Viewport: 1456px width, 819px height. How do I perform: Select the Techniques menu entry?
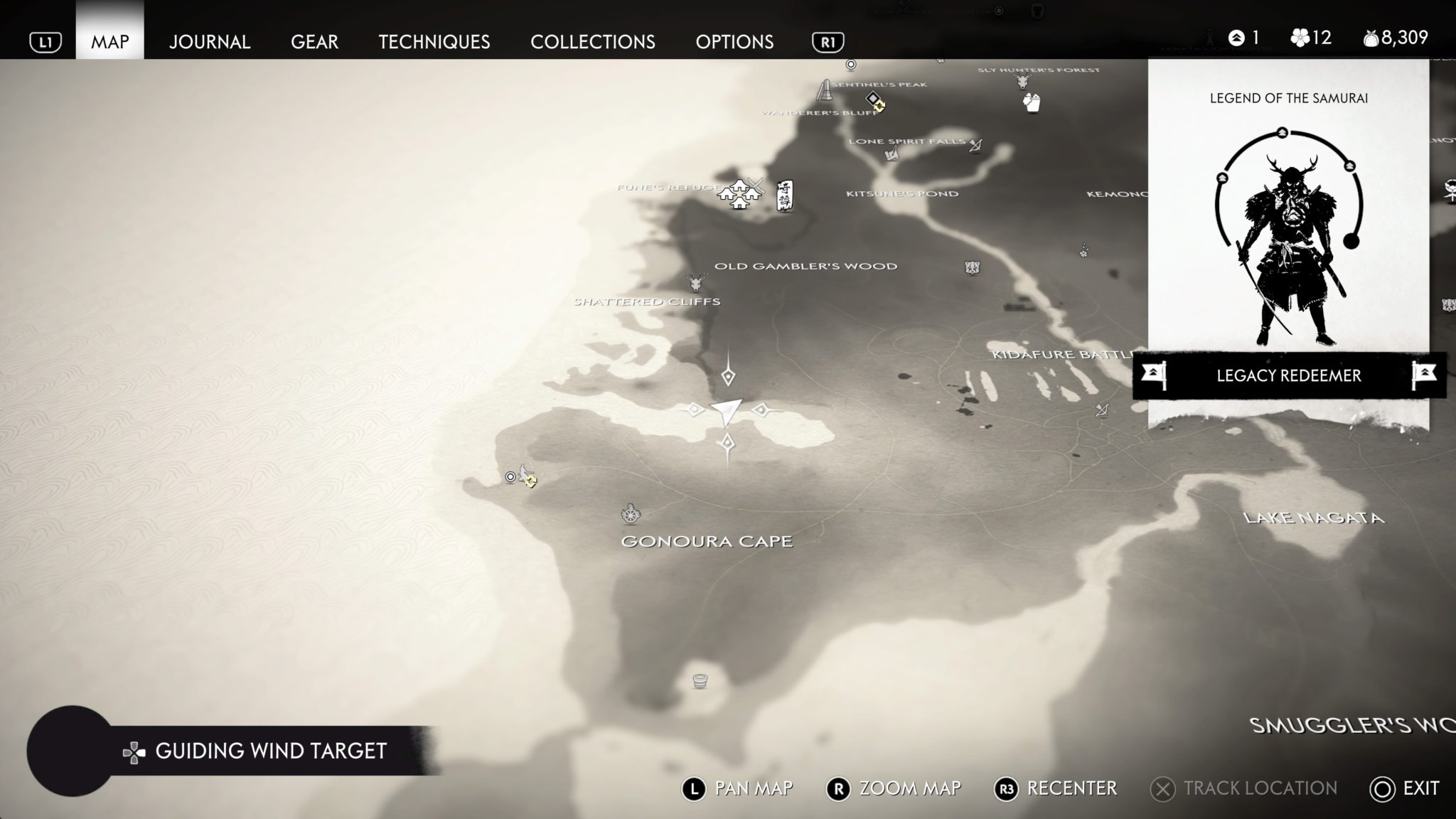[434, 42]
